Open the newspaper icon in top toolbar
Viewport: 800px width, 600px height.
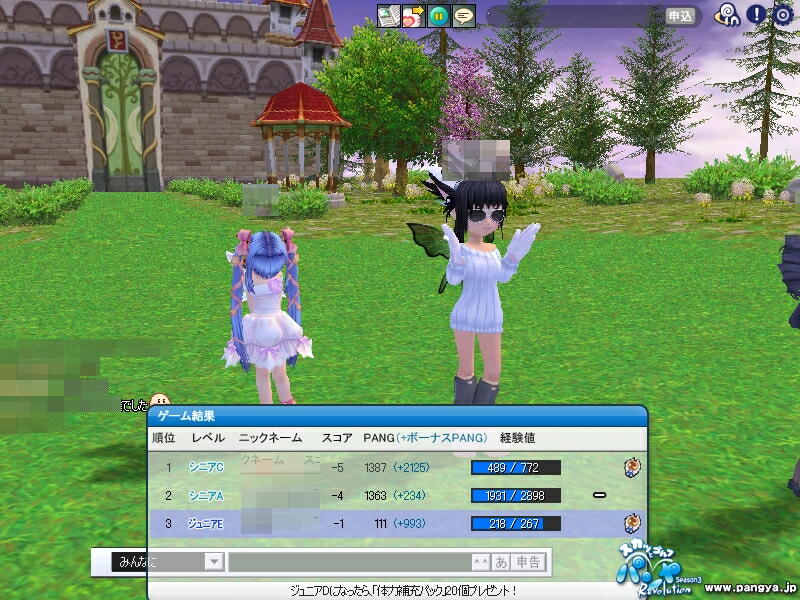coord(389,16)
